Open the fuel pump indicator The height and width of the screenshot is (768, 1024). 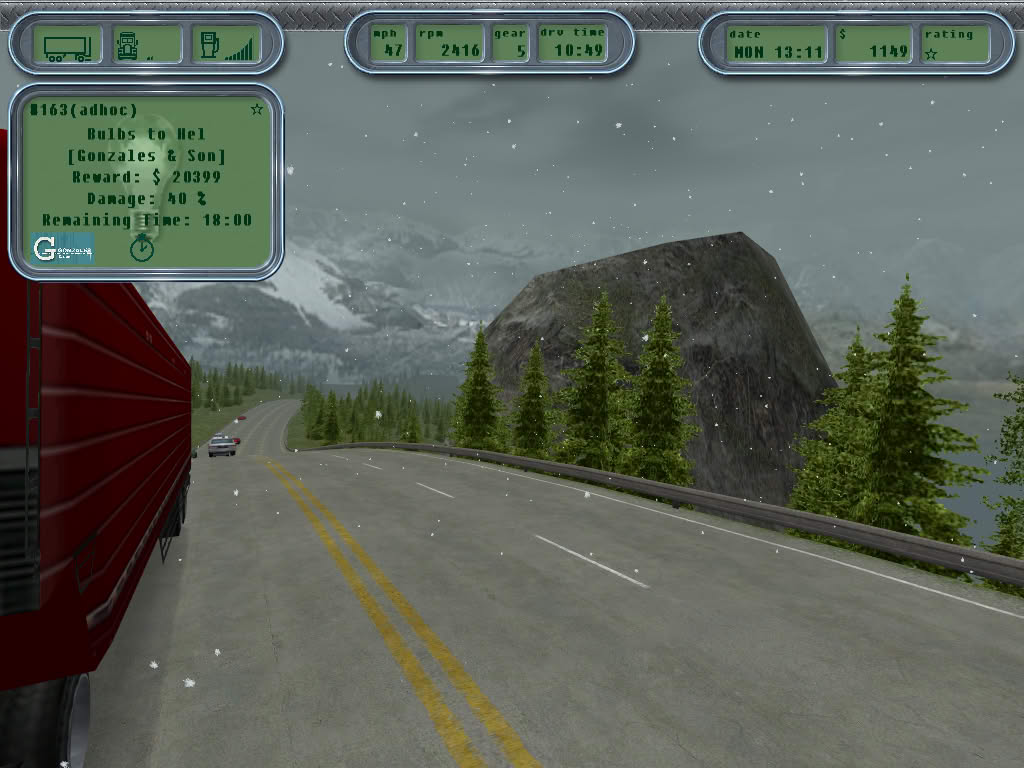[x=210, y=45]
